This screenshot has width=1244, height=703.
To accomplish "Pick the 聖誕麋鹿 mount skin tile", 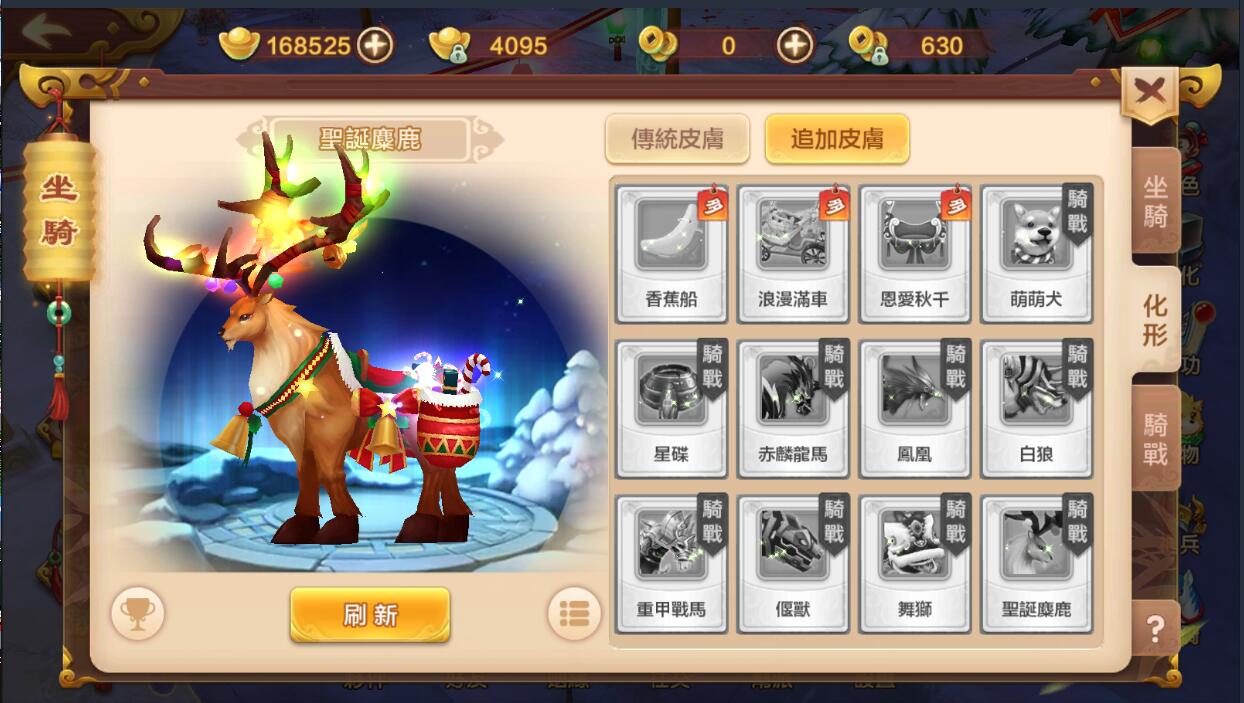I will click(x=1036, y=564).
